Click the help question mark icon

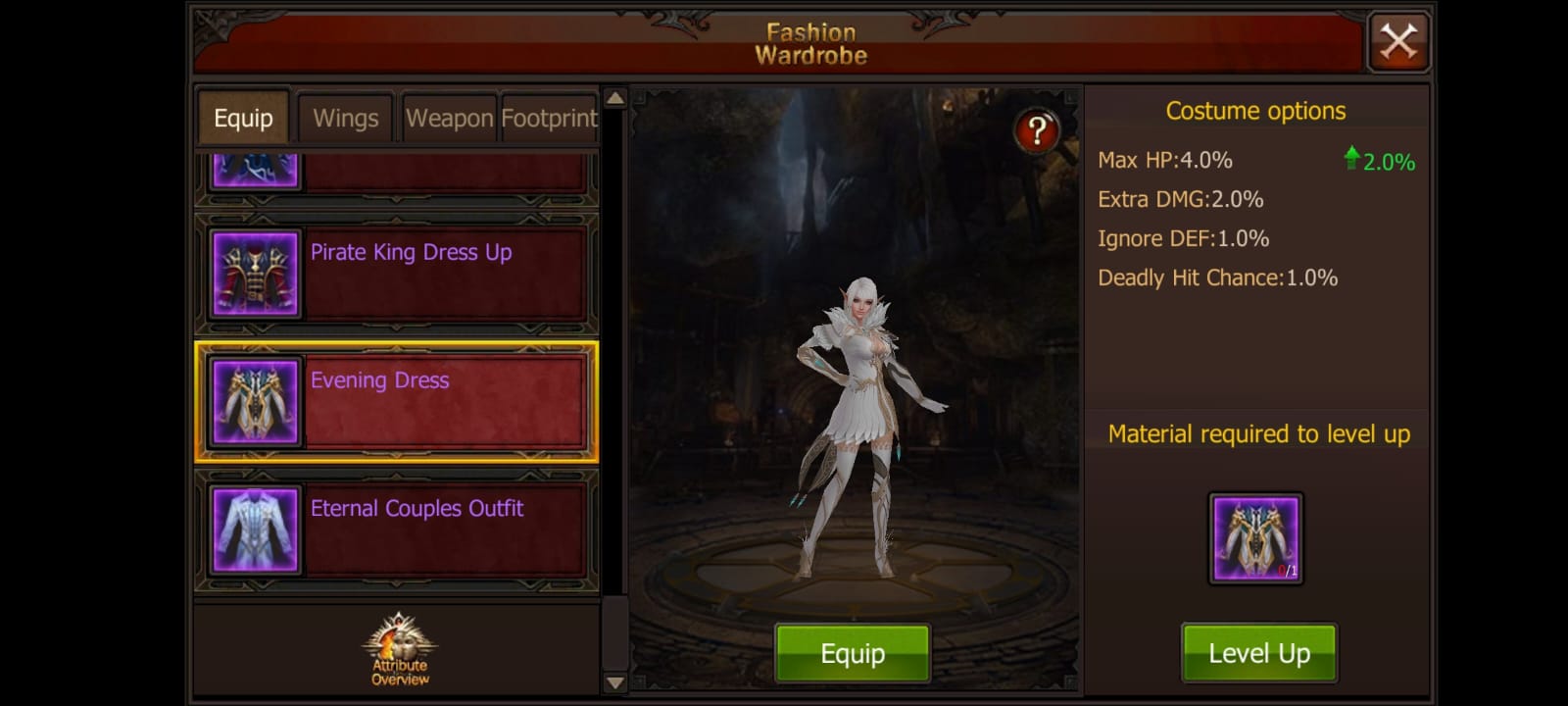coord(1036,128)
